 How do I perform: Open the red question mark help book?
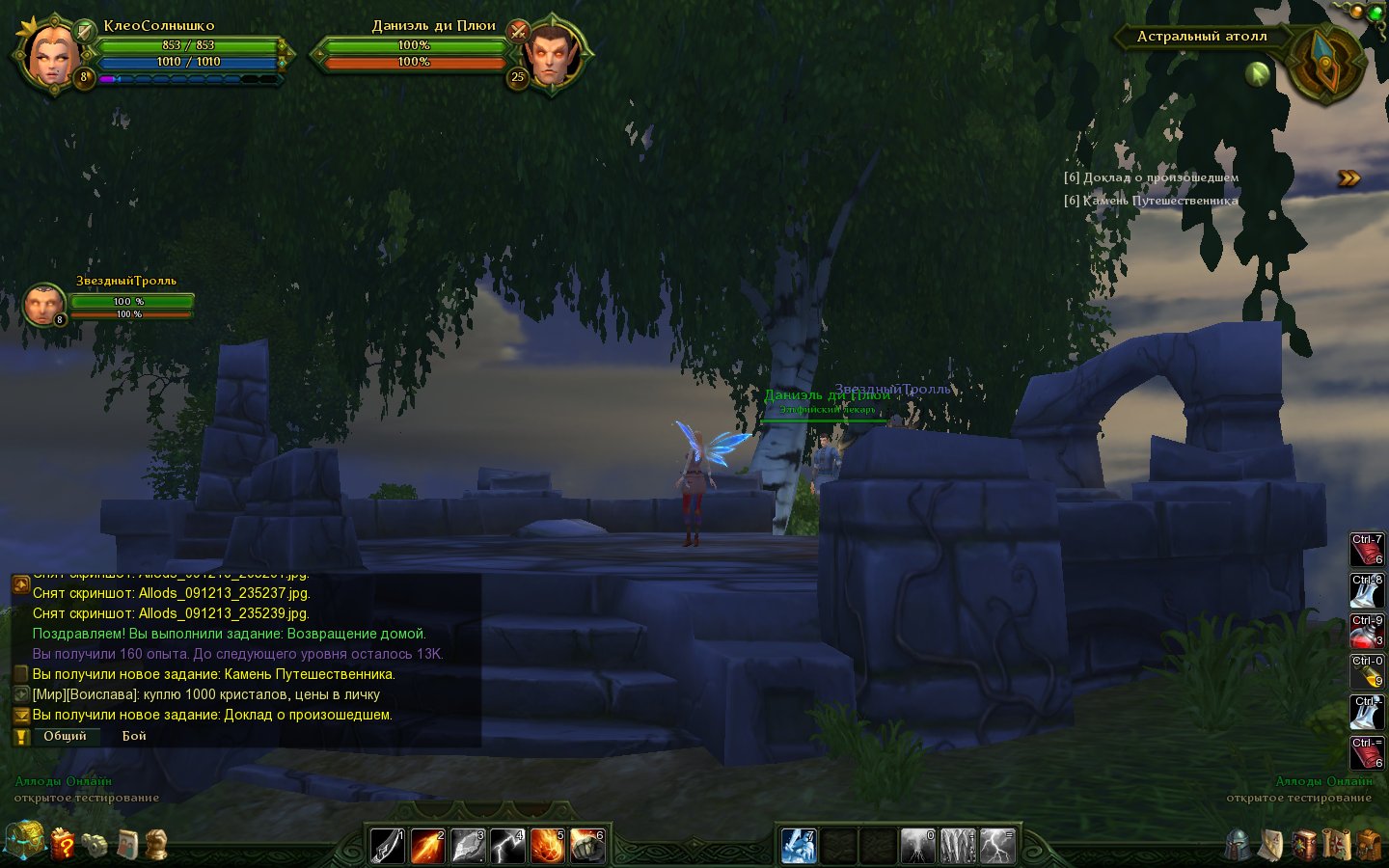[63, 844]
